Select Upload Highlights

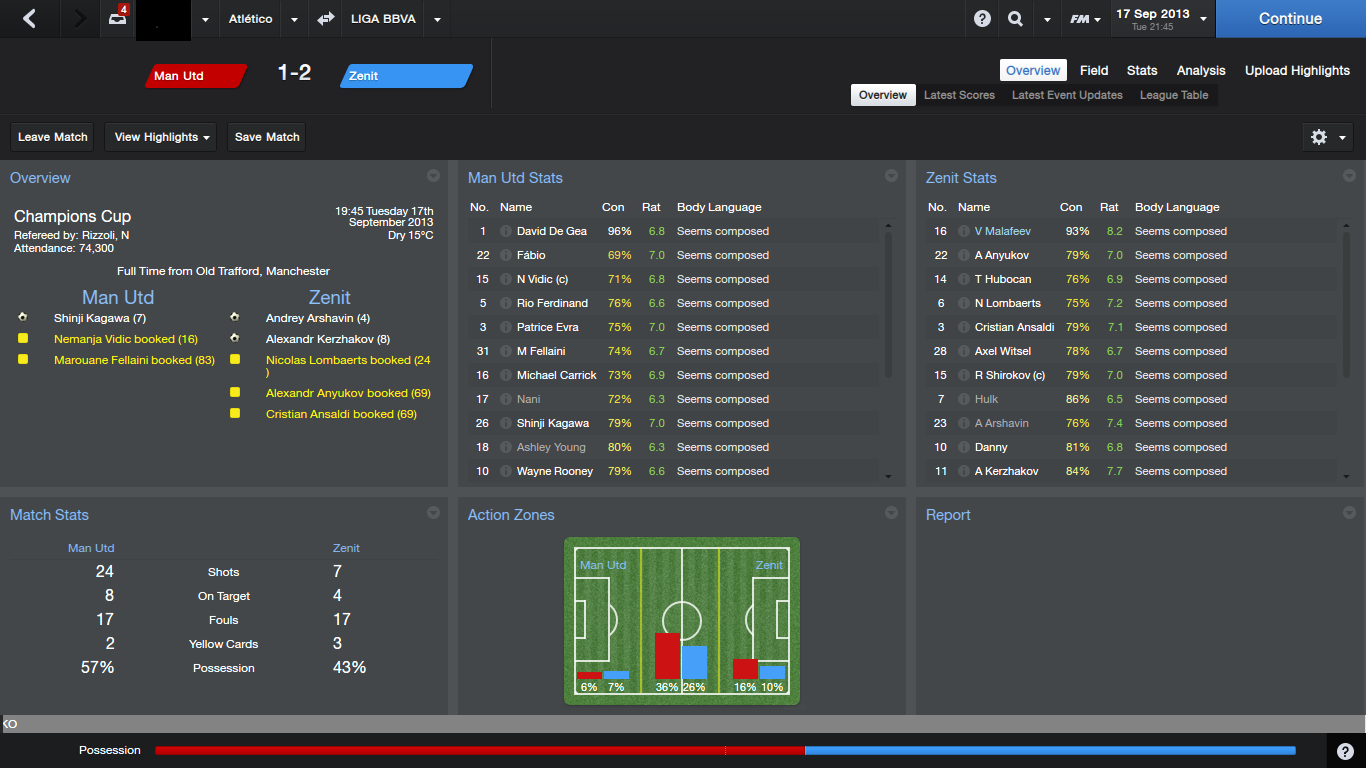pos(1297,70)
